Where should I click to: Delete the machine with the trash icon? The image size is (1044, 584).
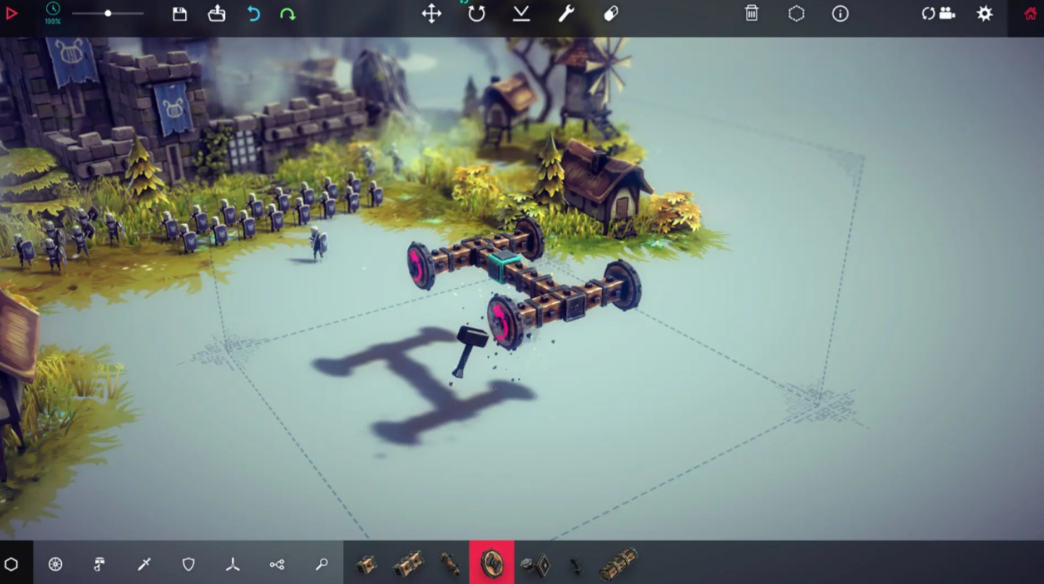[751, 14]
